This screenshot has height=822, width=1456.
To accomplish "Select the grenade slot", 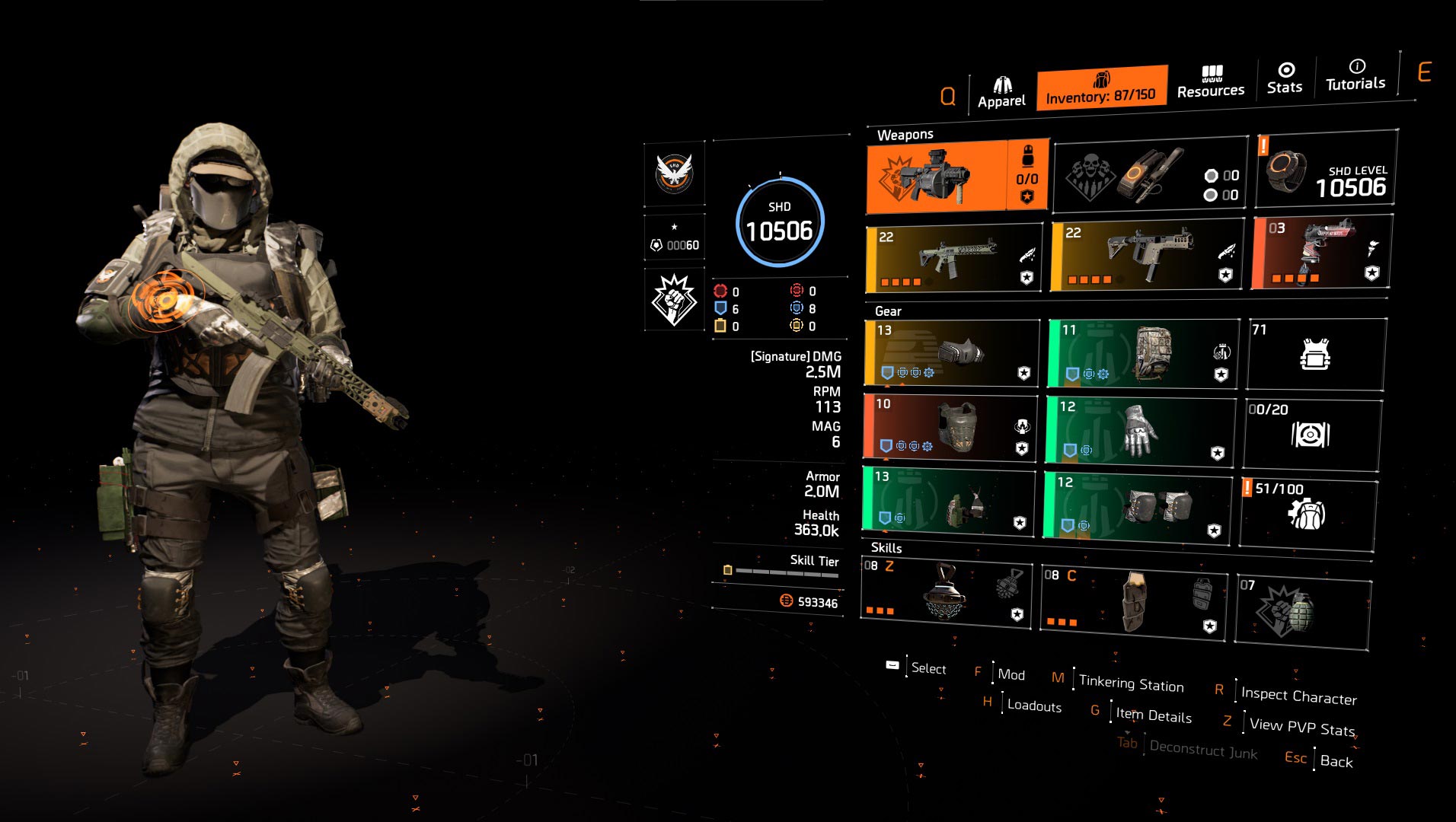I will pos(1302,611).
